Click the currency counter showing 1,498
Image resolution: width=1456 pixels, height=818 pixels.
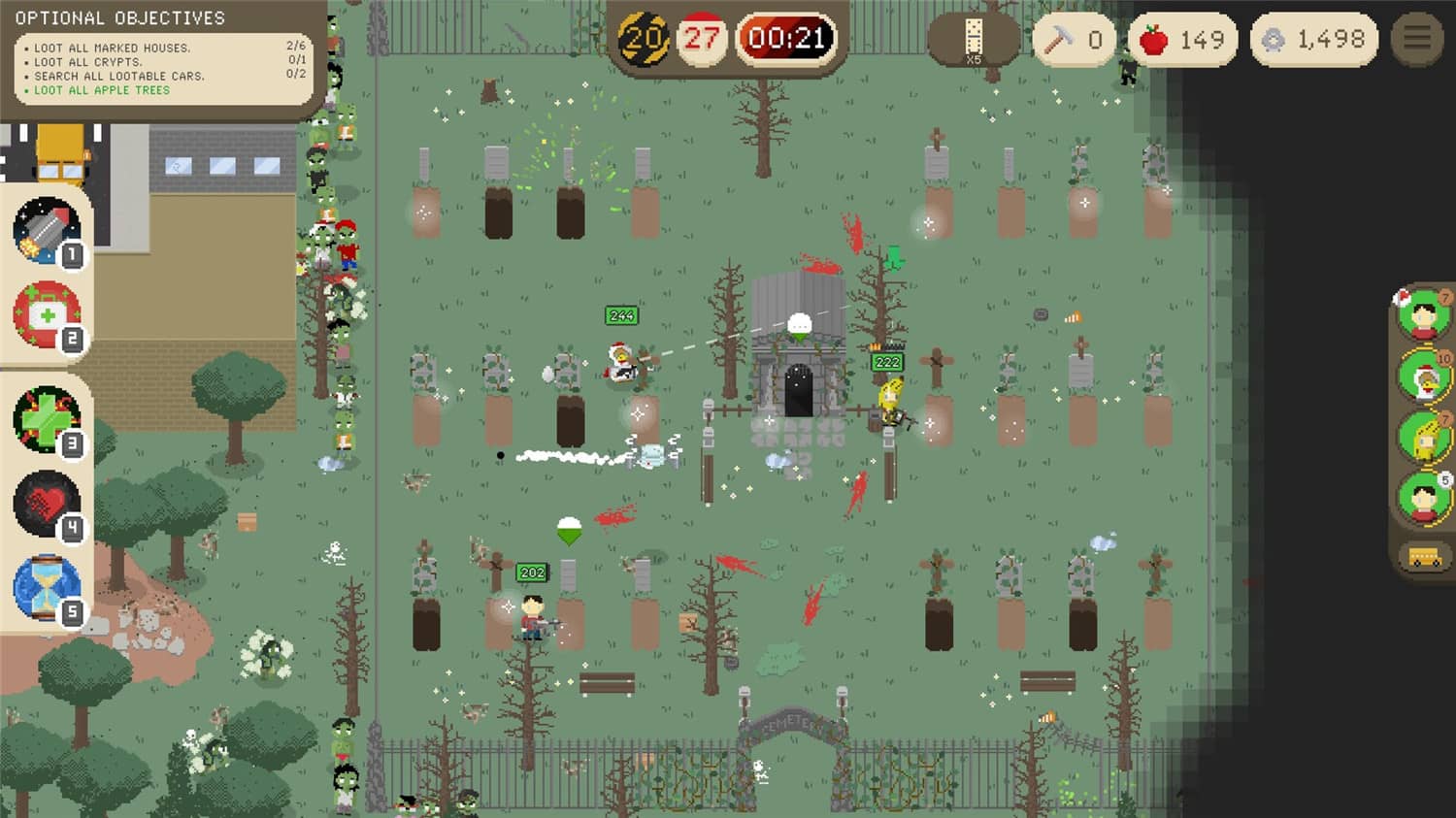point(1315,39)
